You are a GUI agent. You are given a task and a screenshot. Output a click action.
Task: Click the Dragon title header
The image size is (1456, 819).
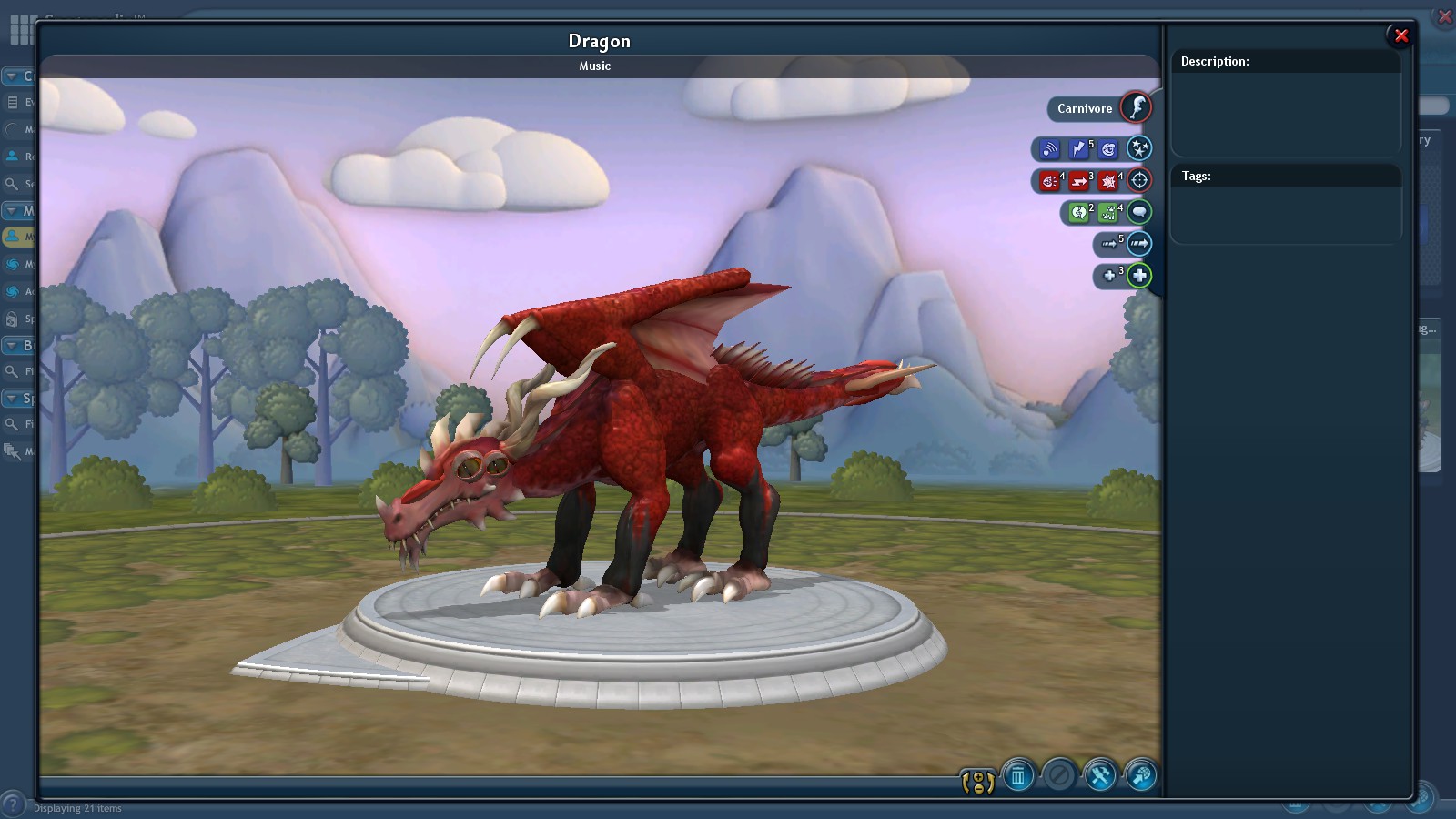pos(599,41)
